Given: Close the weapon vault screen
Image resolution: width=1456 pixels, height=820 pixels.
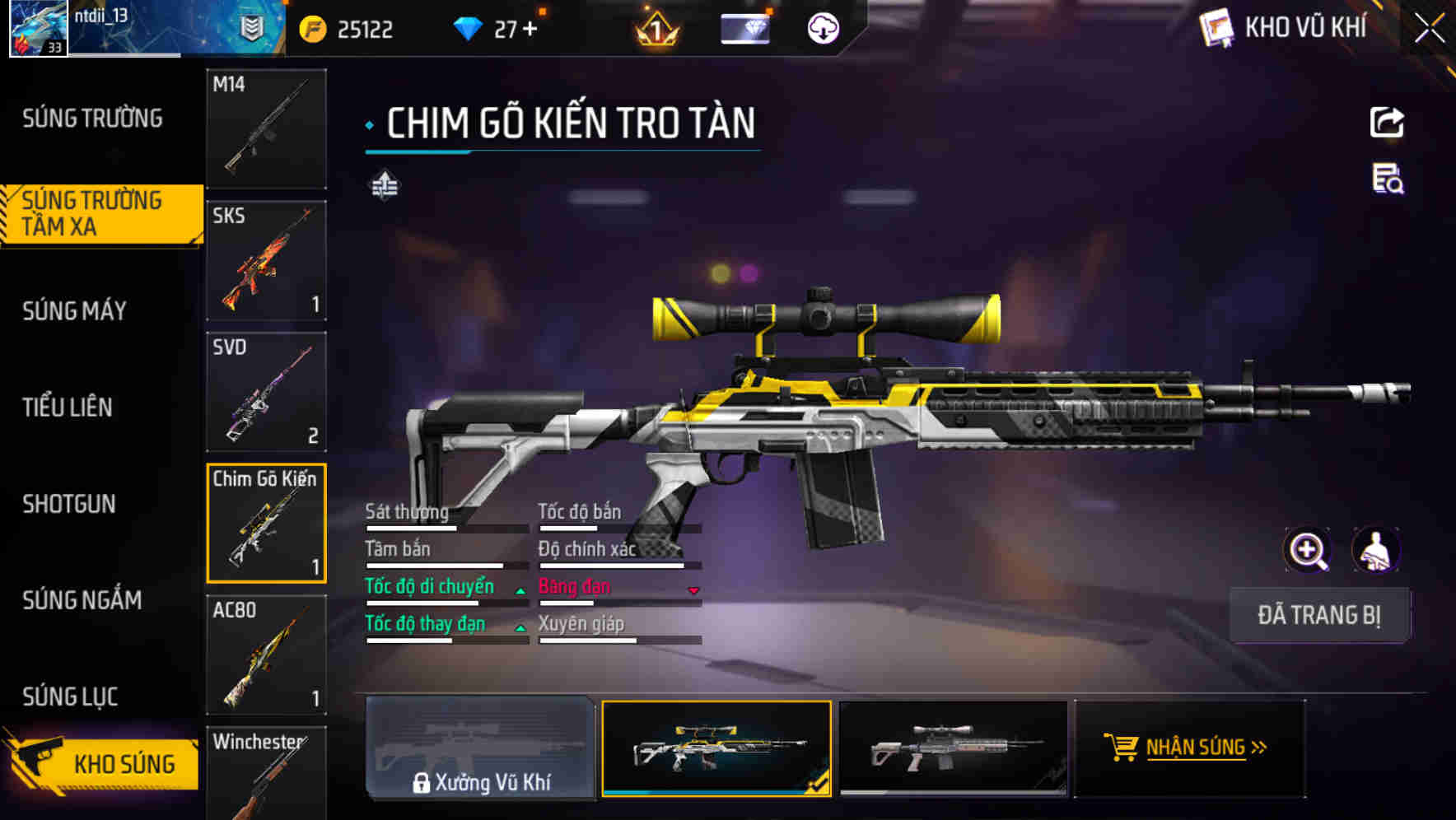Looking at the screenshot, I should [x=1429, y=29].
